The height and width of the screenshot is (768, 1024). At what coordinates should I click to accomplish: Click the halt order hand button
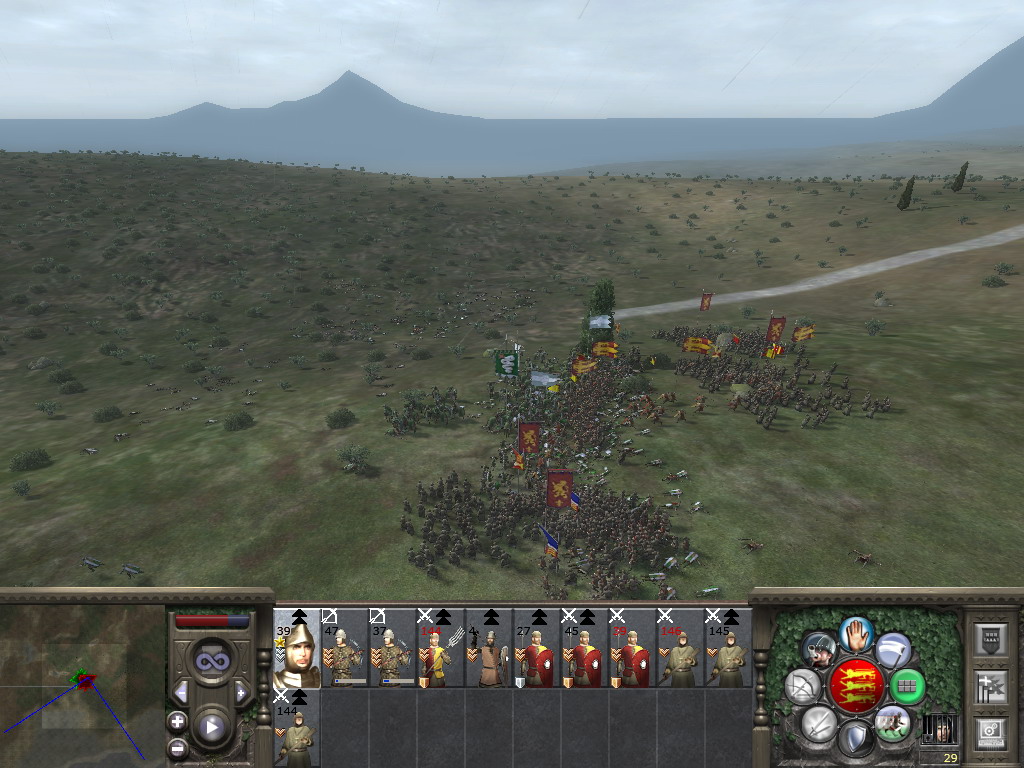point(855,633)
